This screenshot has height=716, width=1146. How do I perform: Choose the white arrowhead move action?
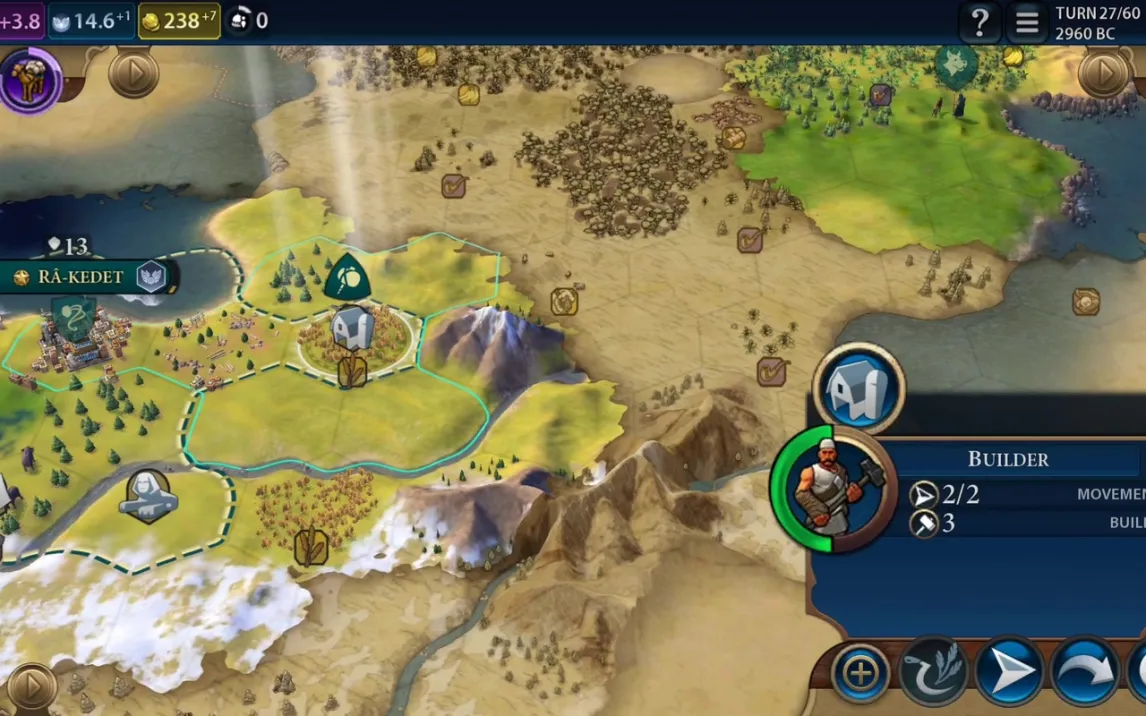click(1008, 673)
